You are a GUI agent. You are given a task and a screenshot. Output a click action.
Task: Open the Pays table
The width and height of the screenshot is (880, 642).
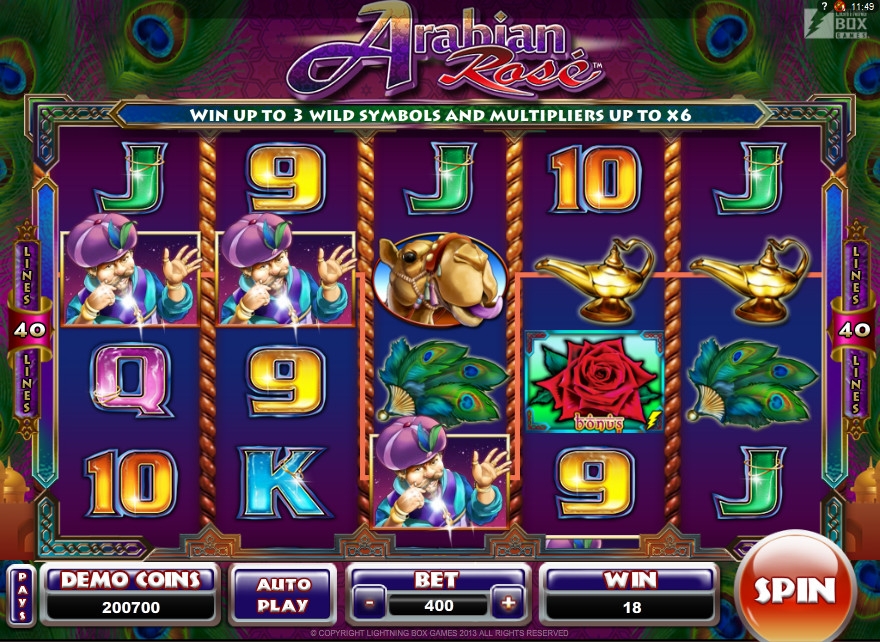21,594
